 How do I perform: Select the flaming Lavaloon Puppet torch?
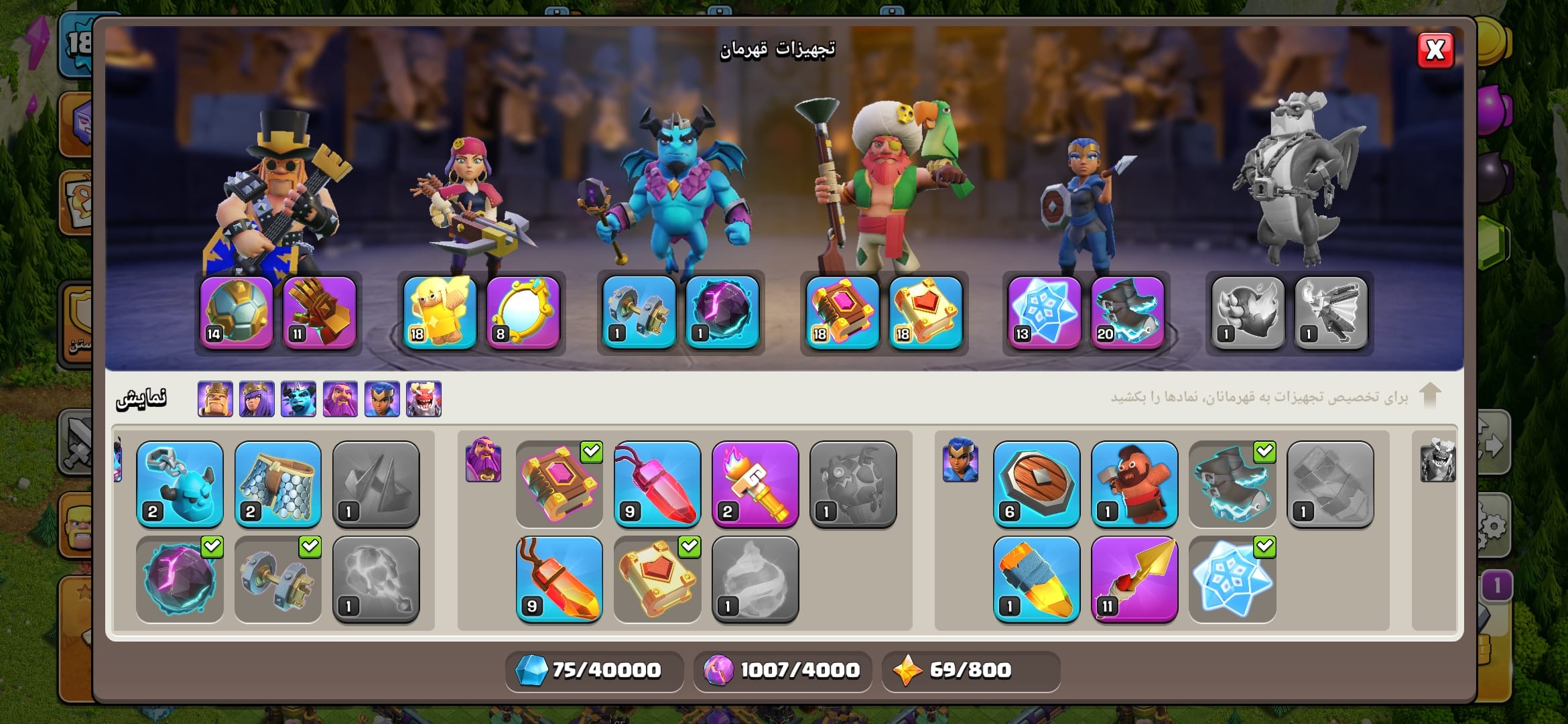(x=755, y=483)
